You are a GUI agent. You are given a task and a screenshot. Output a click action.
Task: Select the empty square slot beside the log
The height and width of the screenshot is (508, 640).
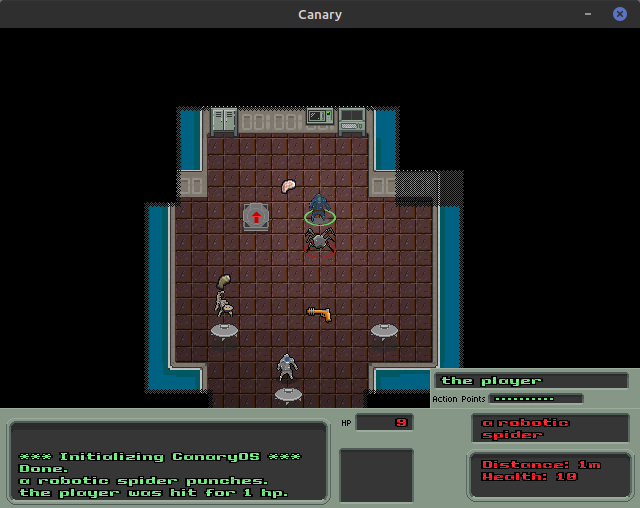[x=376, y=476]
